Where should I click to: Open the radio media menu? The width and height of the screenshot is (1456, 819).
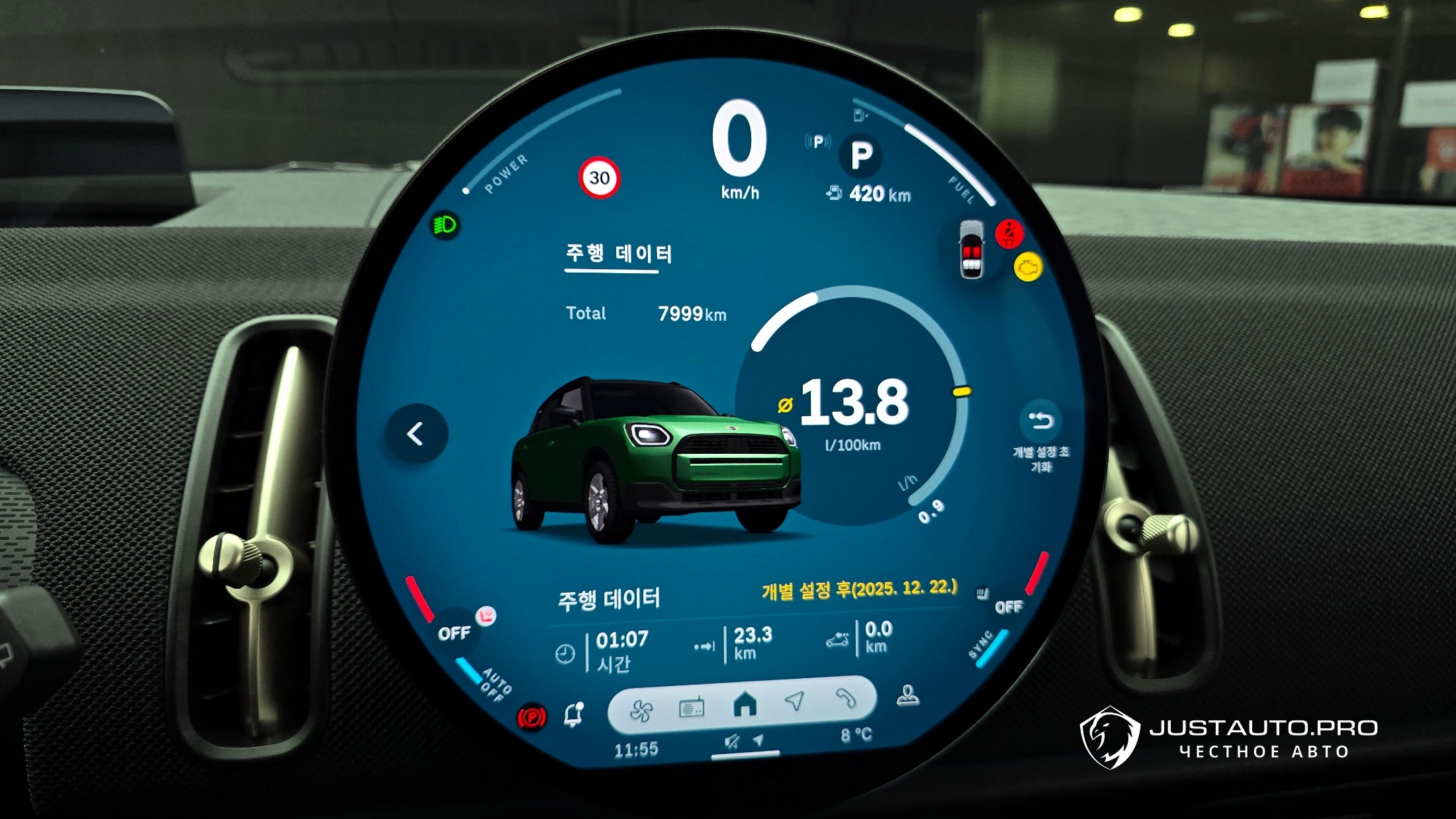click(x=692, y=708)
